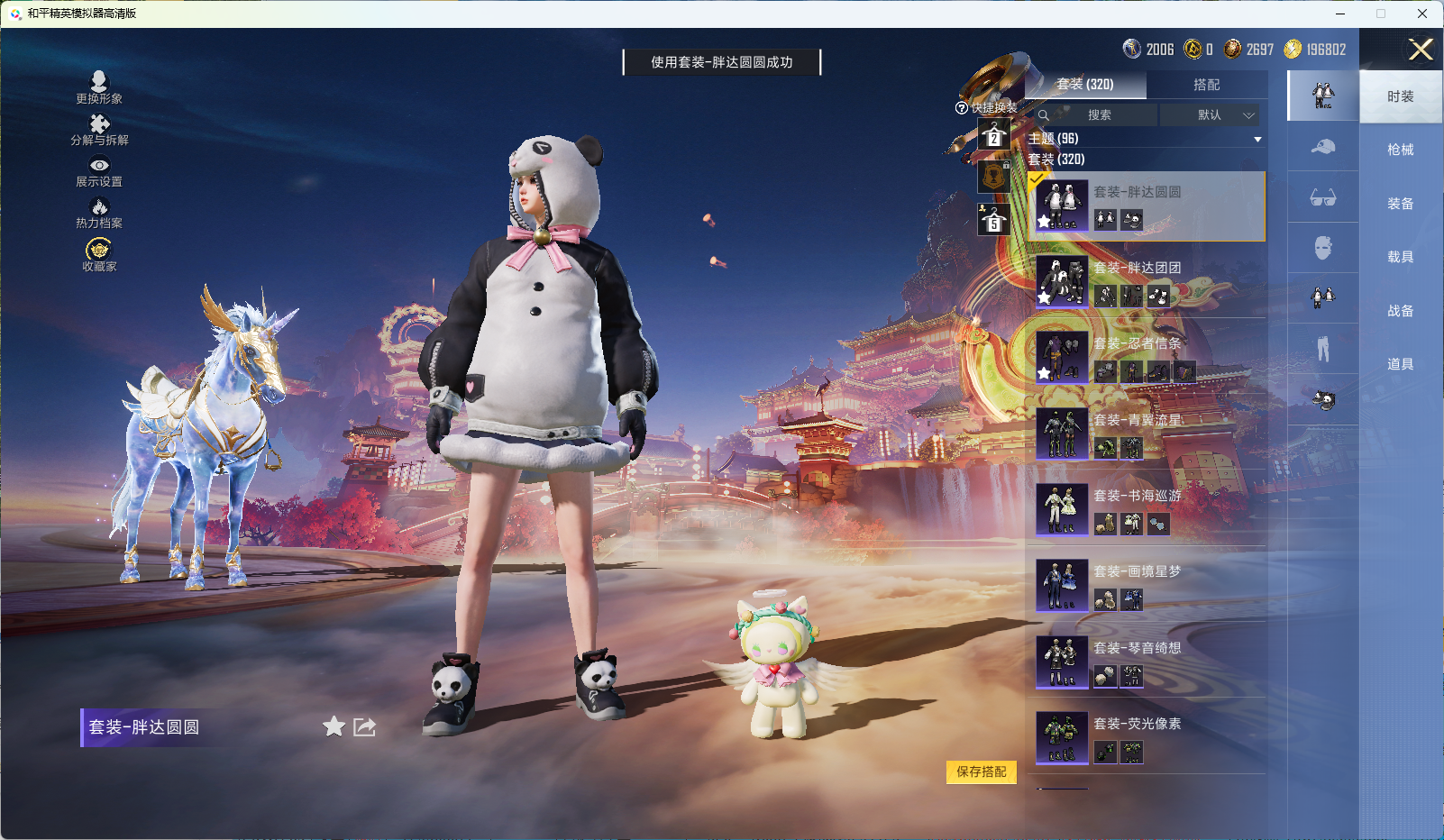
Task: Click the share icon beside the favorite star
Action: [364, 726]
